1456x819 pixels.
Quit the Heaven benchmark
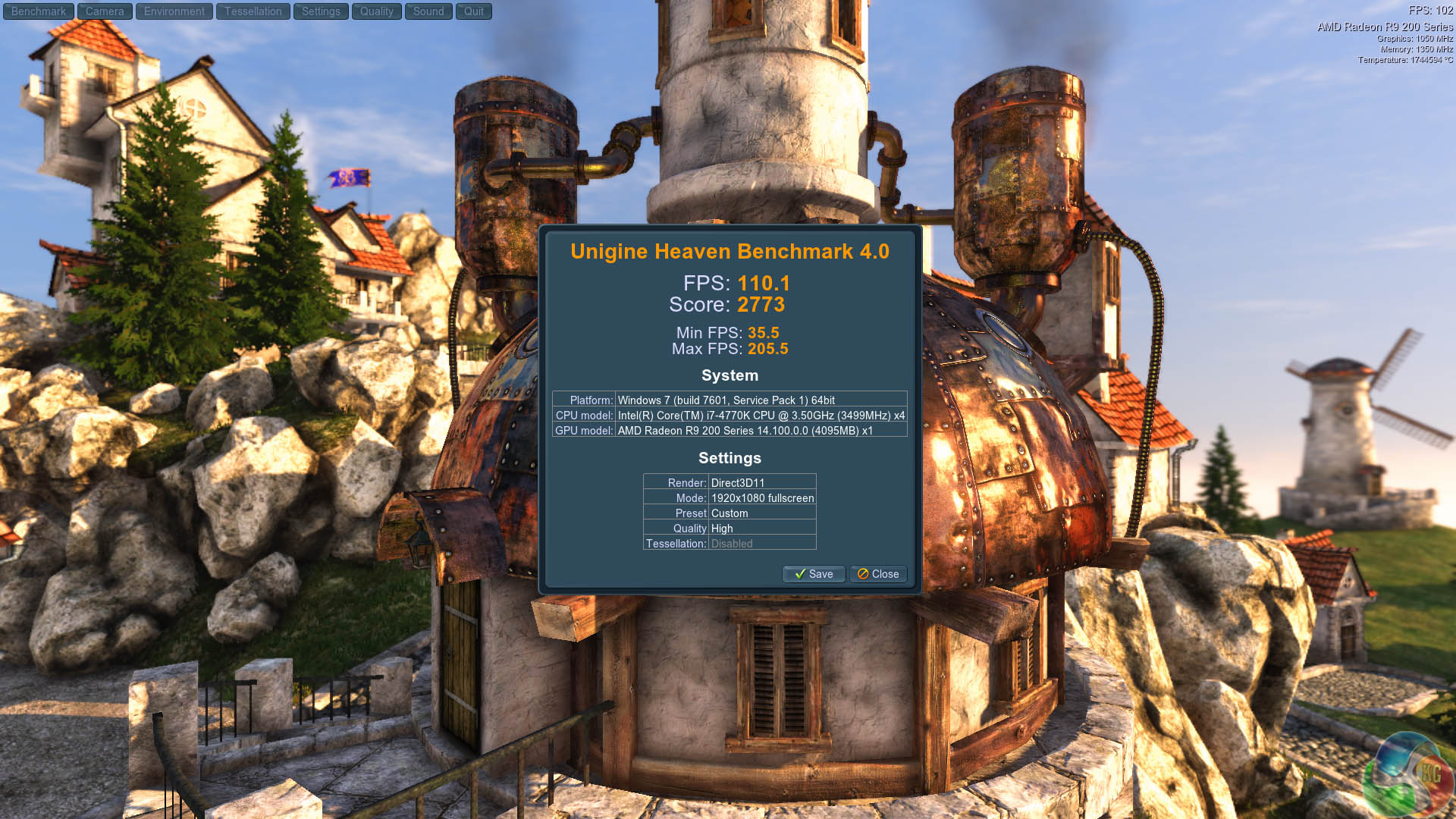474,11
